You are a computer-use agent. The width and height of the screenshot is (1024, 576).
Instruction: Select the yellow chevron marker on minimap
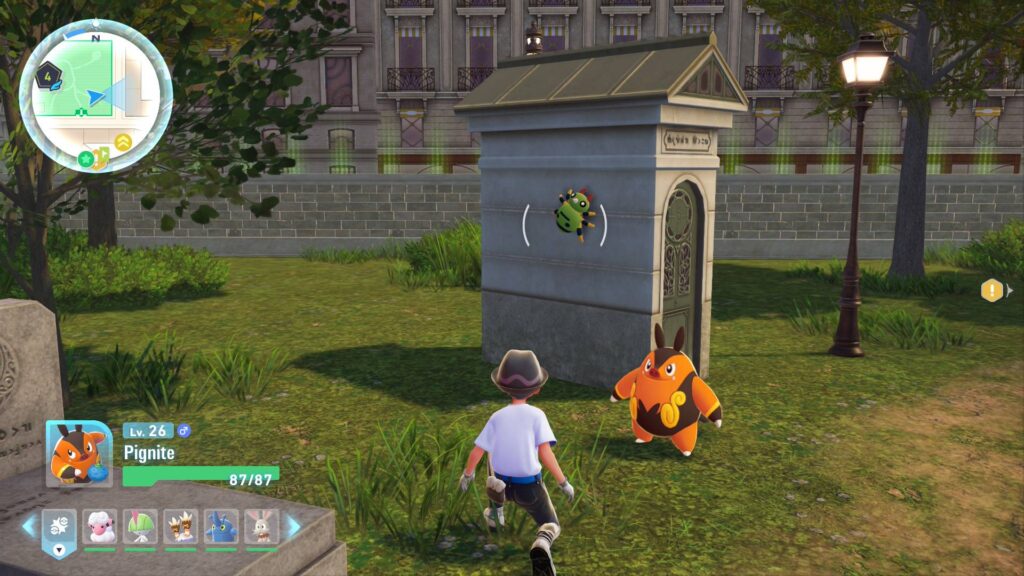click(123, 142)
